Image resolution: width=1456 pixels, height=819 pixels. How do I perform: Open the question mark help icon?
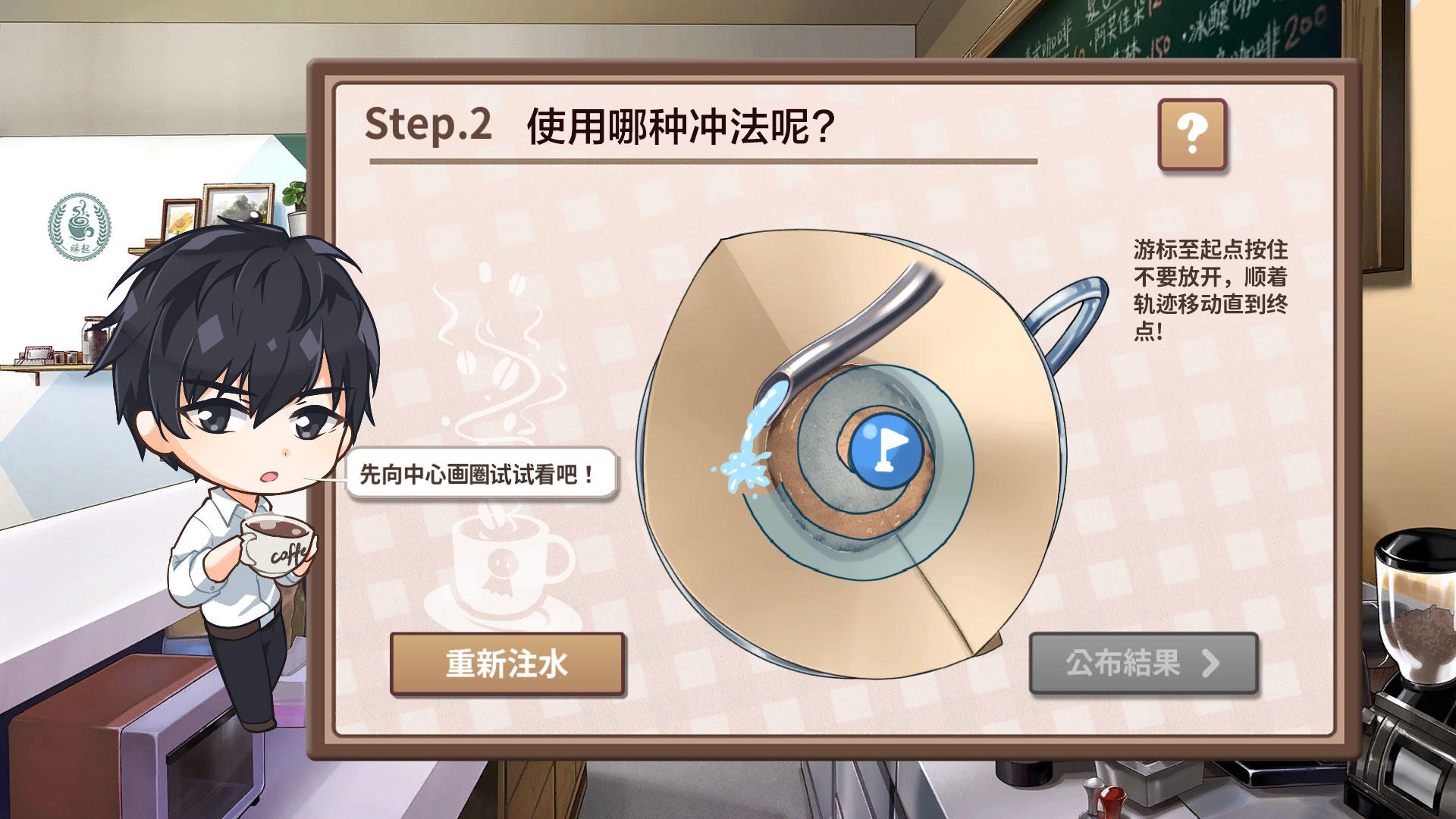pos(1193,133)
